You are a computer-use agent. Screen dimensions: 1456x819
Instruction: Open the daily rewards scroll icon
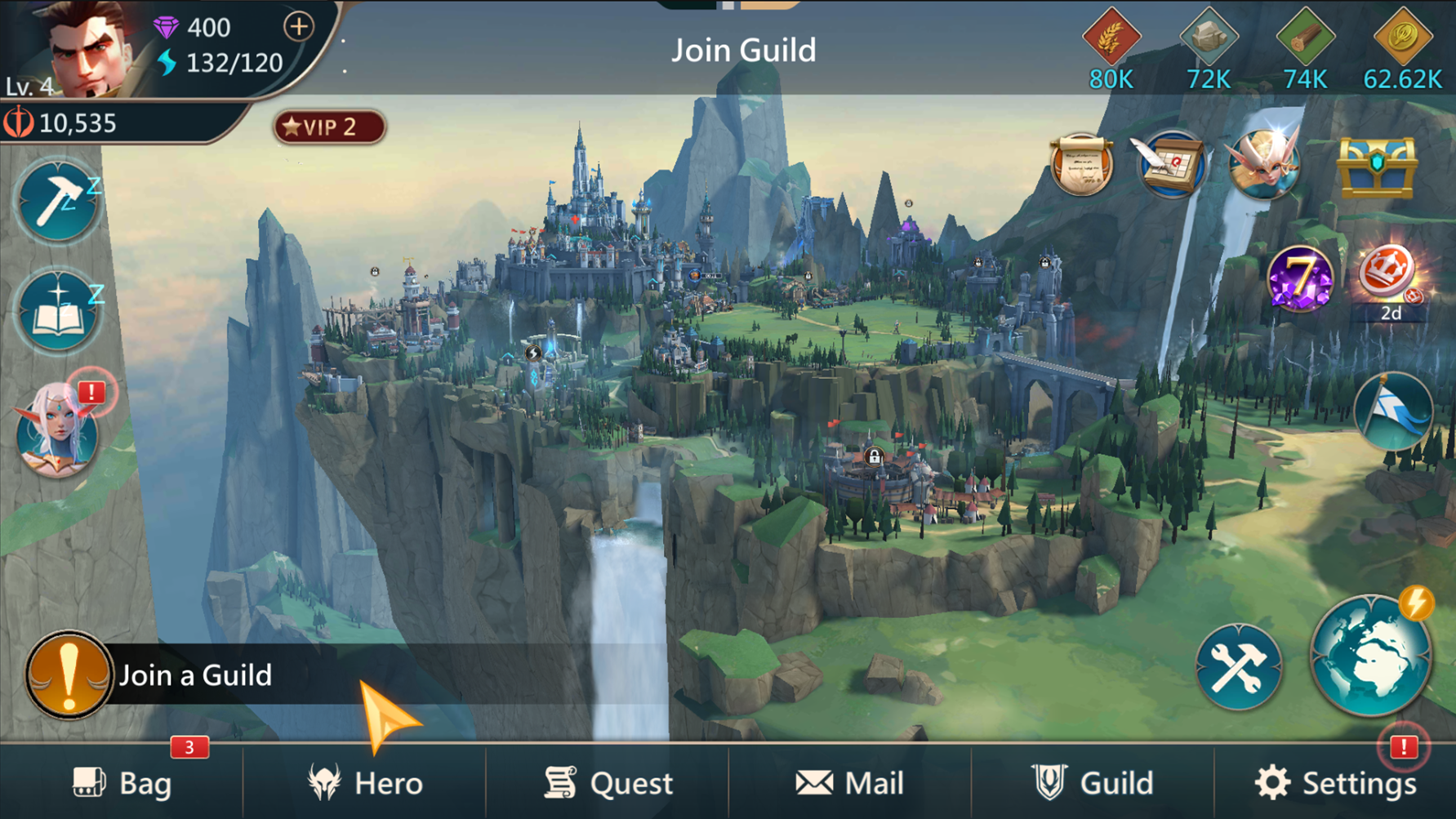point(1084,164)
